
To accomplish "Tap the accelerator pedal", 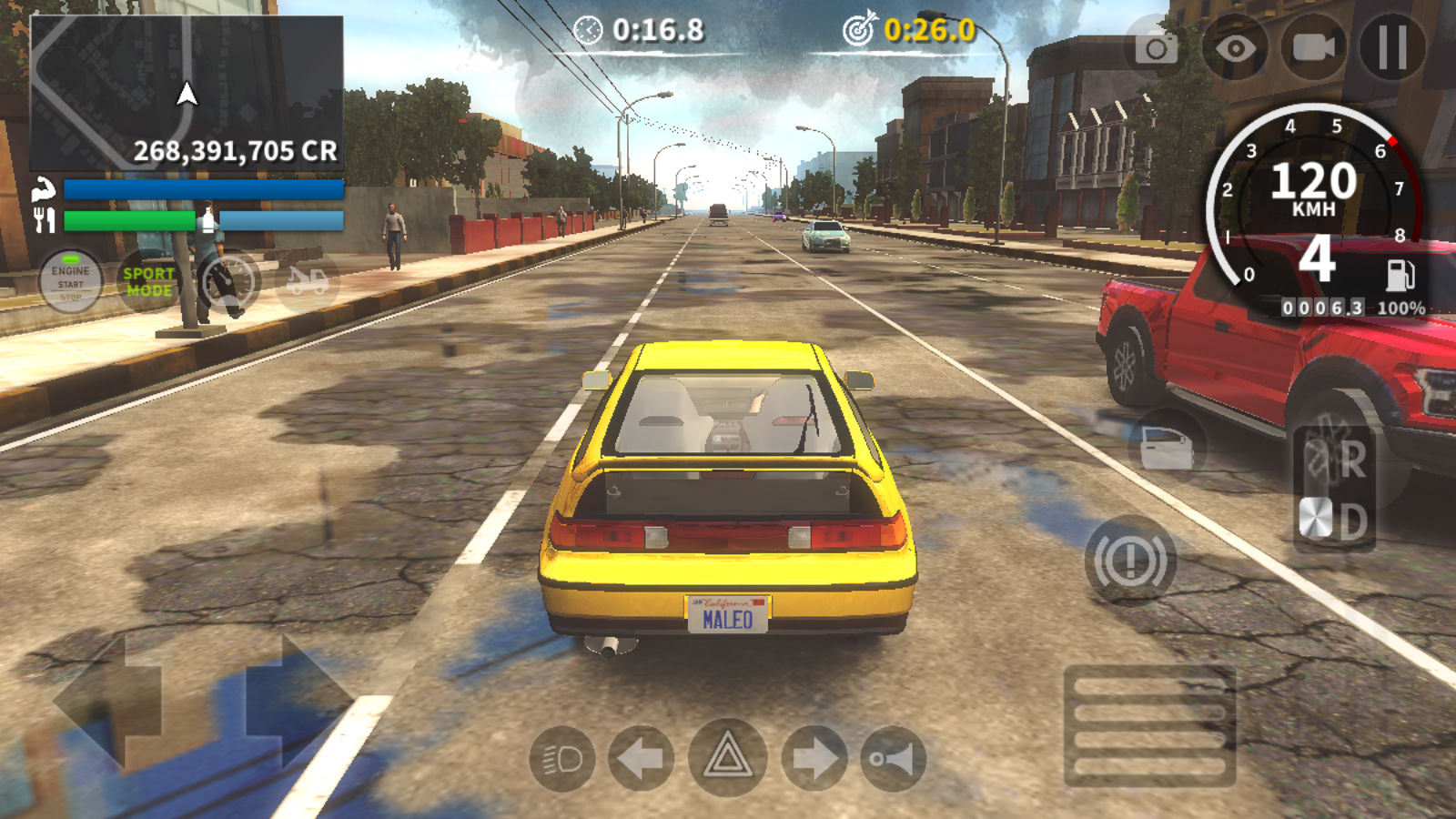I will [x=1149, y=726].
